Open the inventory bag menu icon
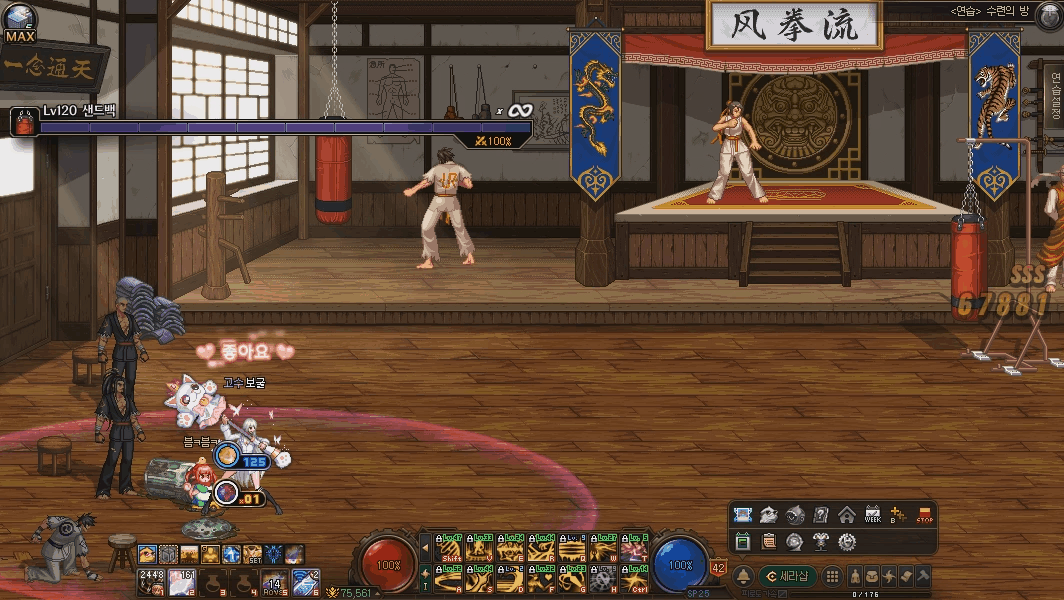The height and width of the screenshot is (600, 1064). click(x=874, y=577)
